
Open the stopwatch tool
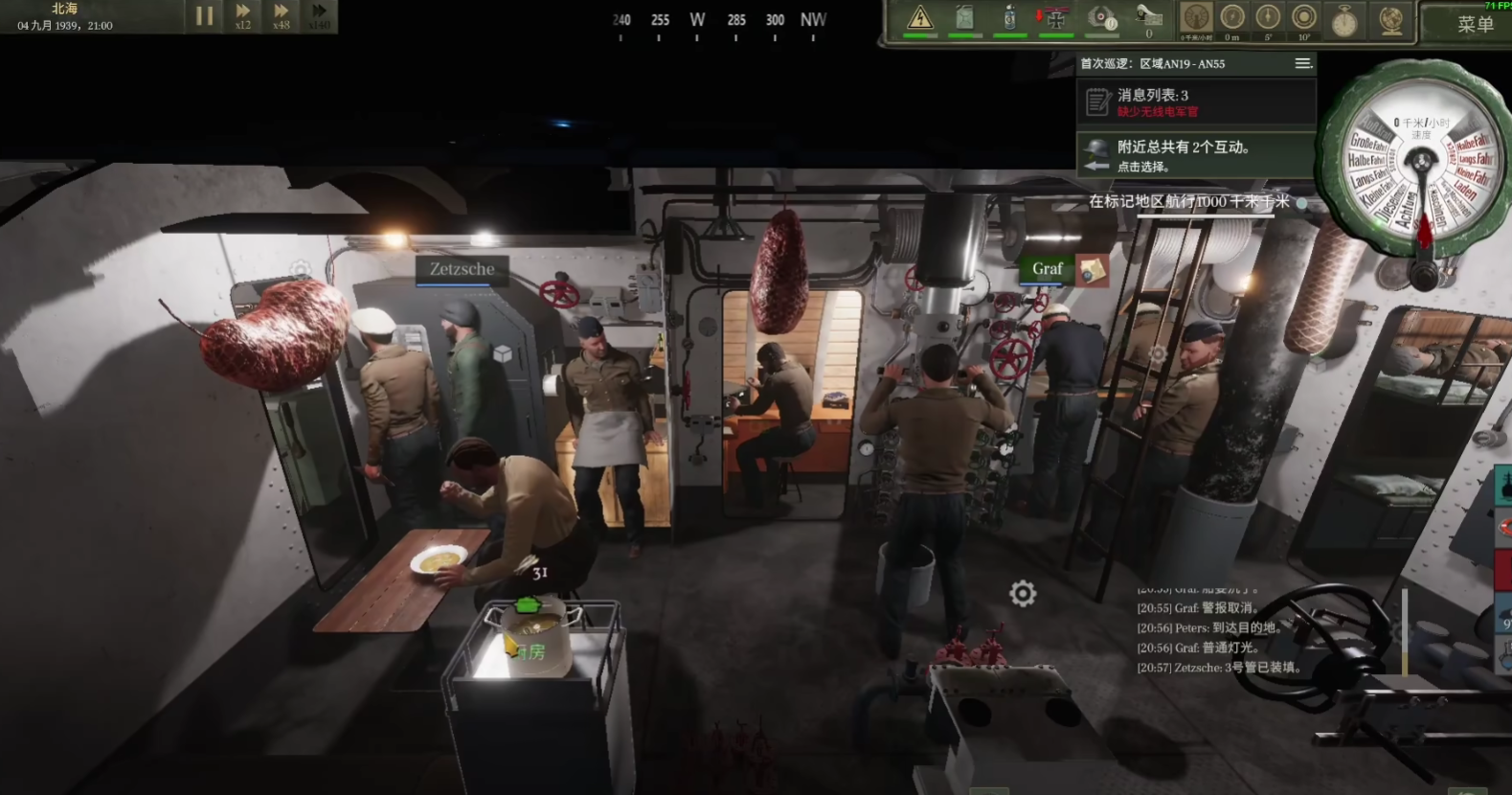point(1344,20)
